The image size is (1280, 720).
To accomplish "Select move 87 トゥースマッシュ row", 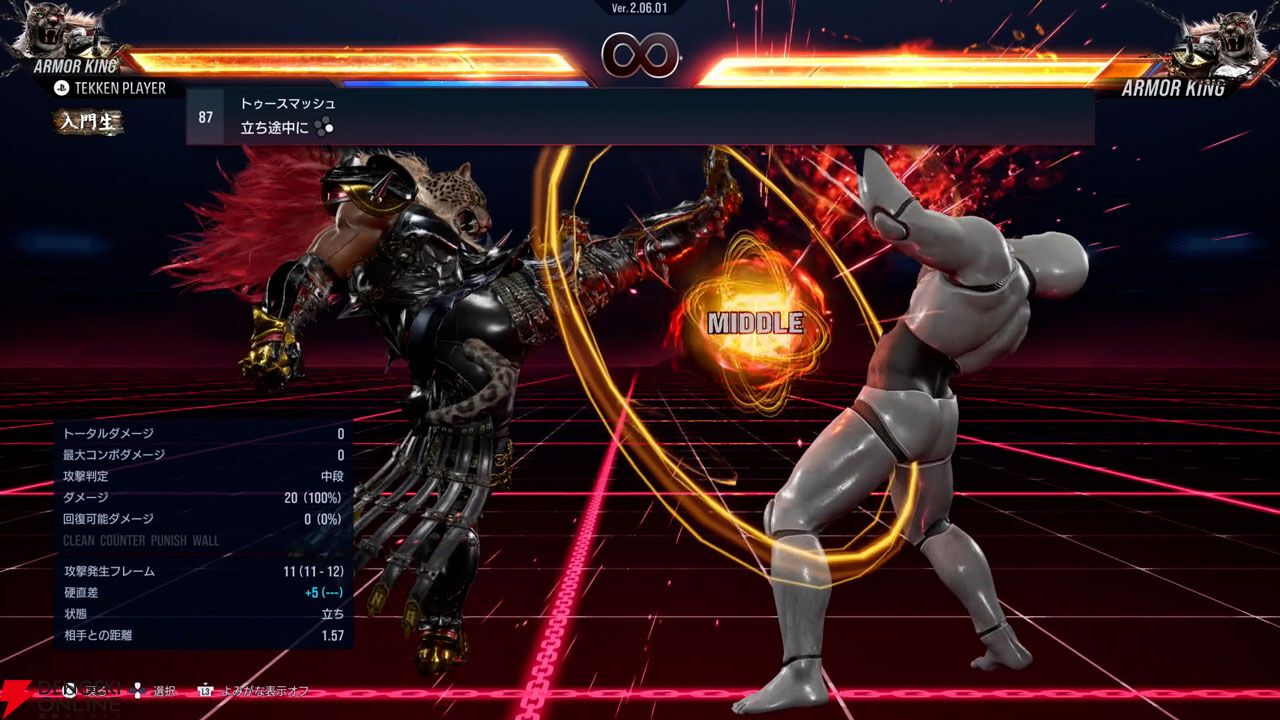I will (x=640, y=116).
